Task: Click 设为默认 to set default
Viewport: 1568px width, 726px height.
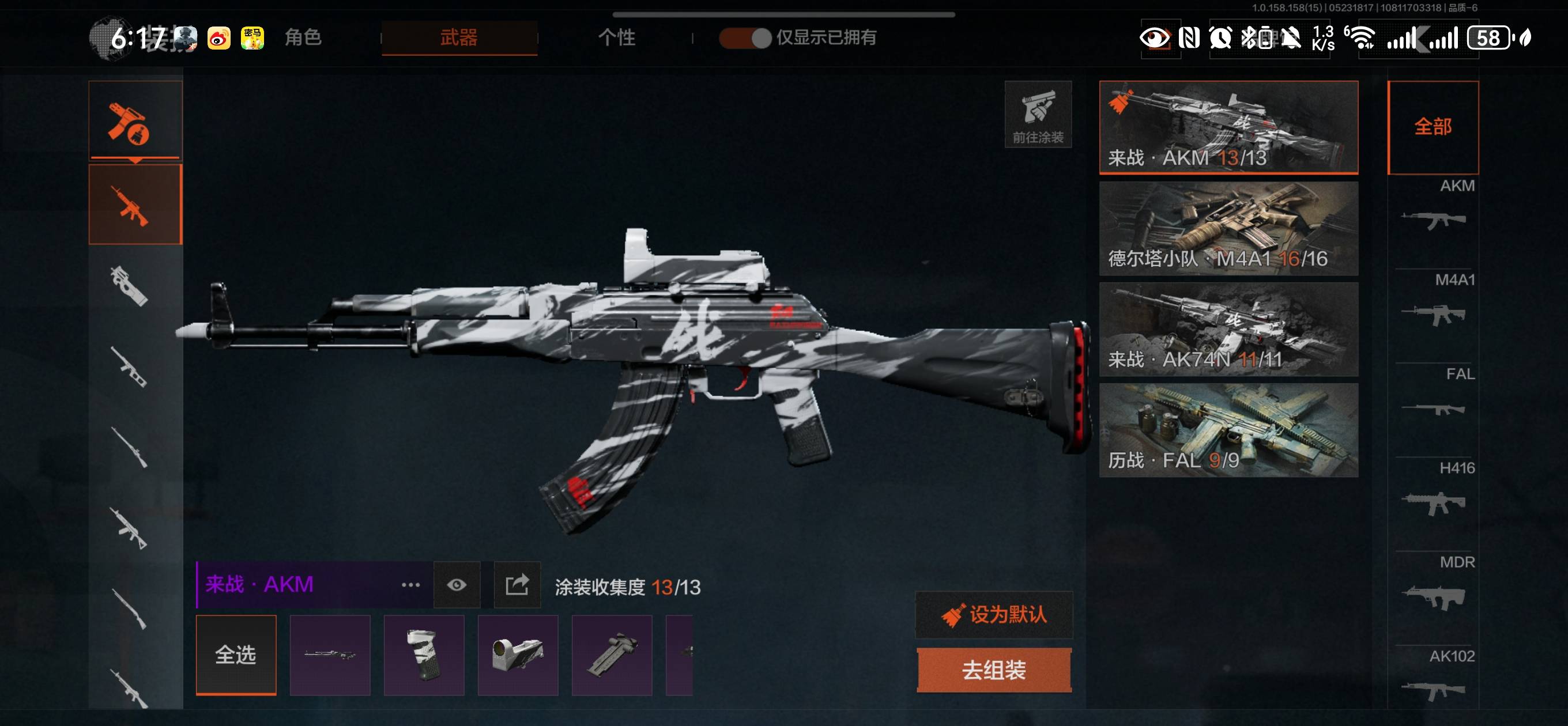Action: click(x=994, y=615)
